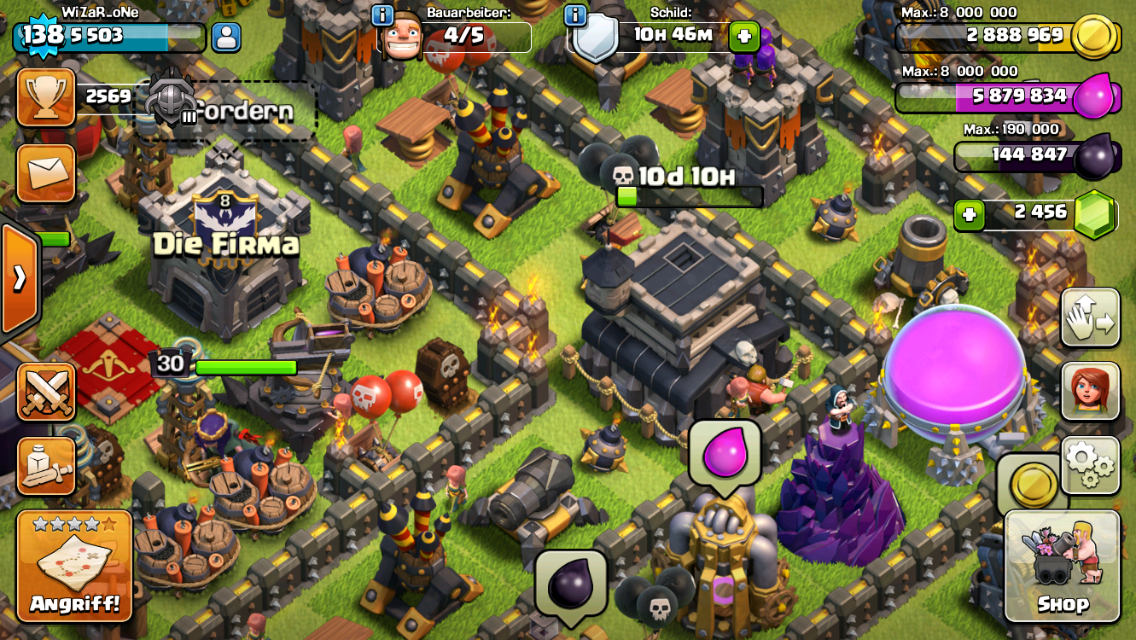Show builder info via info icon

(382, 15)
